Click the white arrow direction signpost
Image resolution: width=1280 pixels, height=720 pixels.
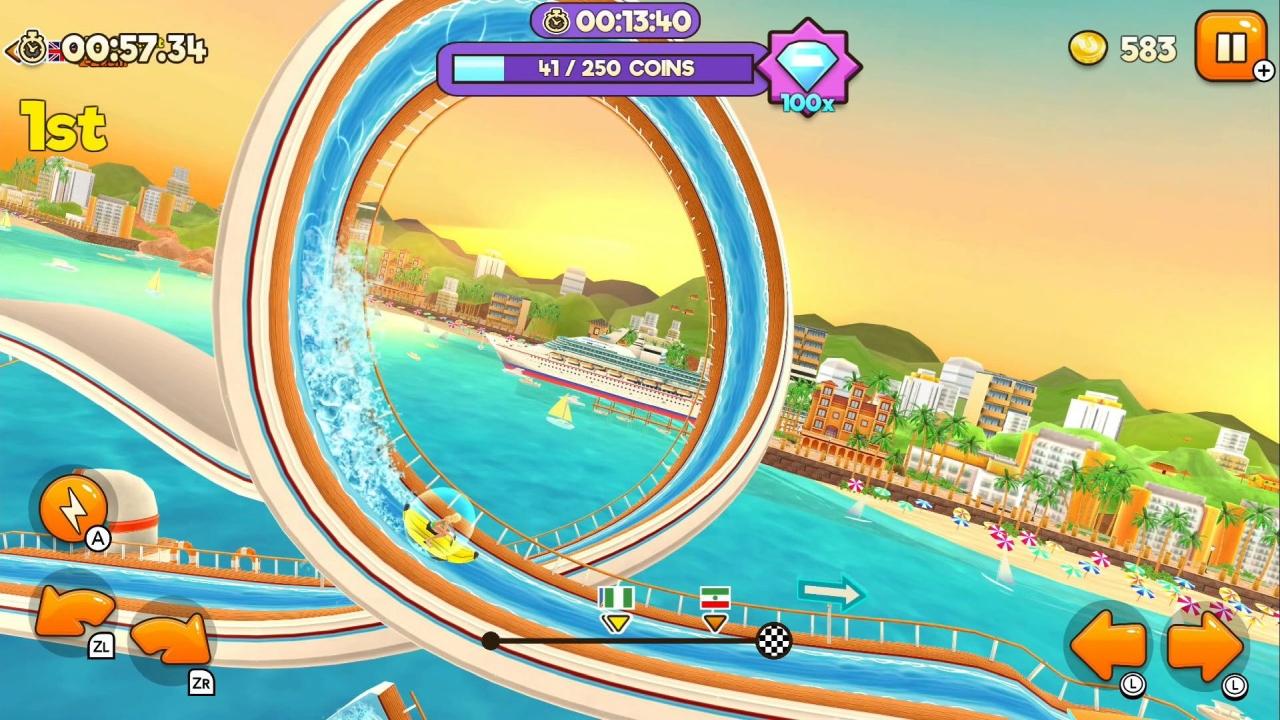tap(830, 595)
